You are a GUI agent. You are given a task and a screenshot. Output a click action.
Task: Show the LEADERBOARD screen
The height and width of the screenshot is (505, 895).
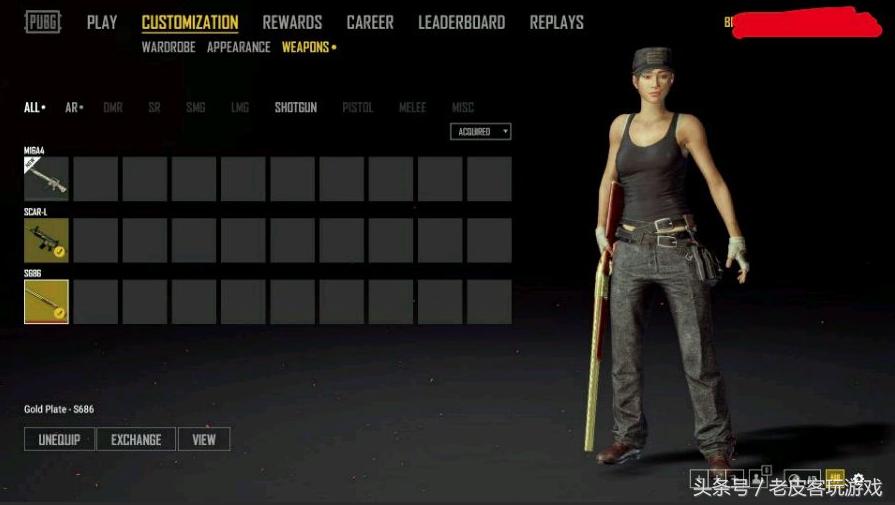461,22
